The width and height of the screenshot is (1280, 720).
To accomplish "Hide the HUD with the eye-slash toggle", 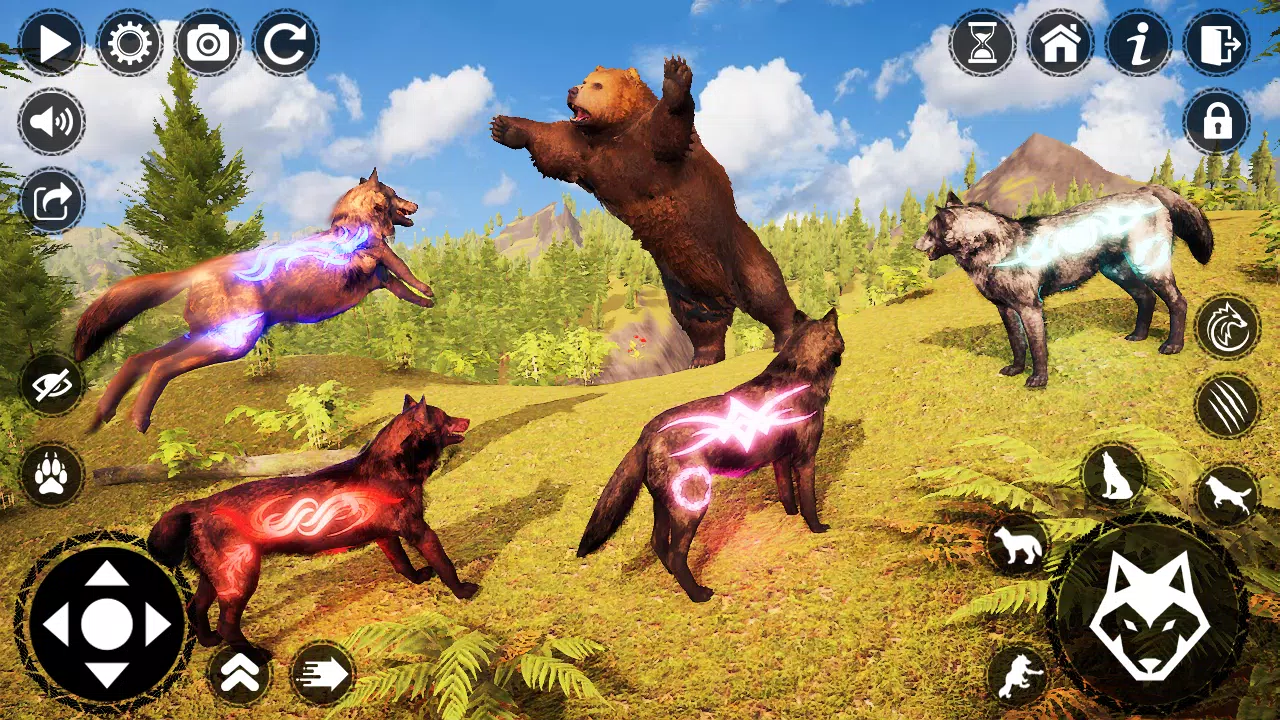I will (x=52, y=388).
